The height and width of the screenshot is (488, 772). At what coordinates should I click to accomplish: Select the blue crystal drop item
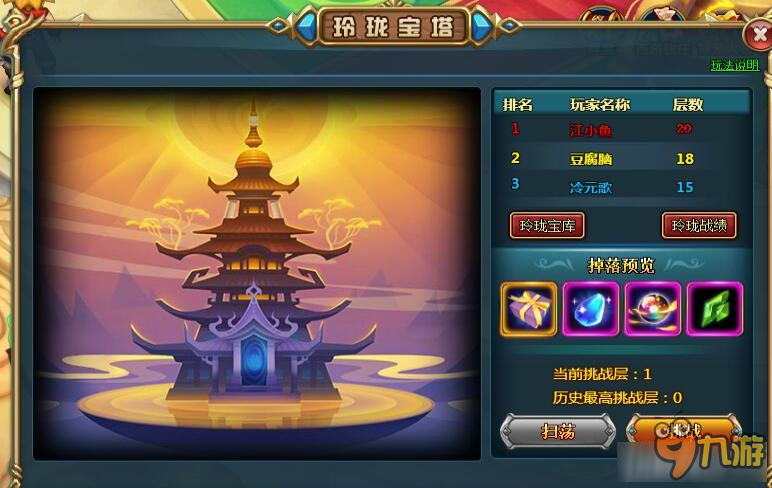point(591,308)
